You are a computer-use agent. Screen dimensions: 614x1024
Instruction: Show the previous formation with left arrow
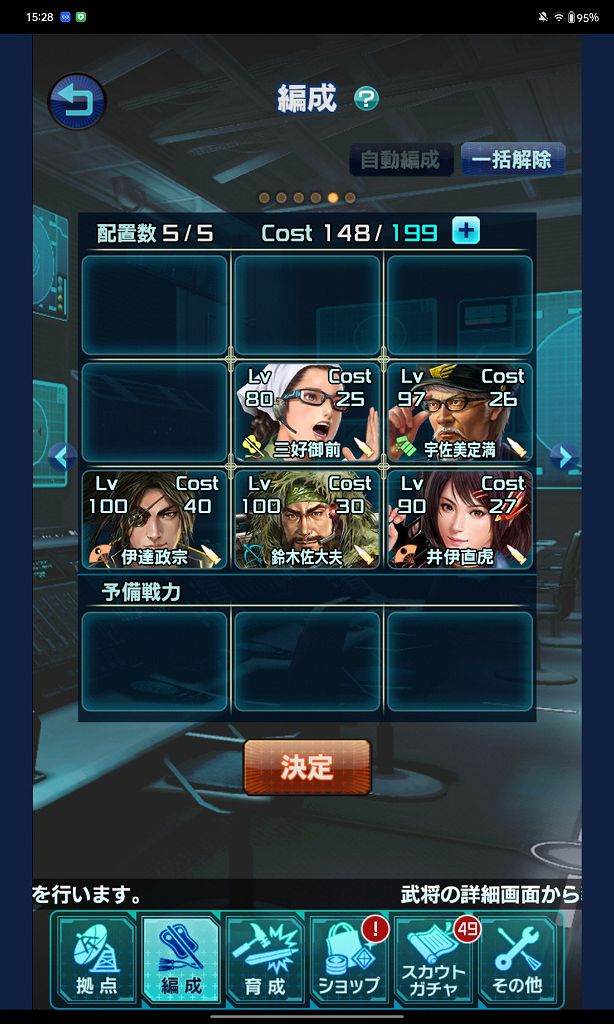[x=62, y=457]
